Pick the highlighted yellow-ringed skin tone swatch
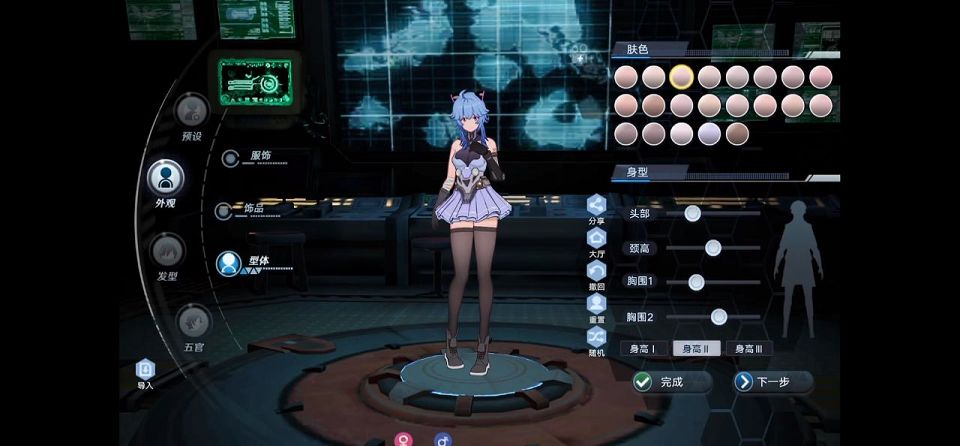 click(x=682, y=76)
